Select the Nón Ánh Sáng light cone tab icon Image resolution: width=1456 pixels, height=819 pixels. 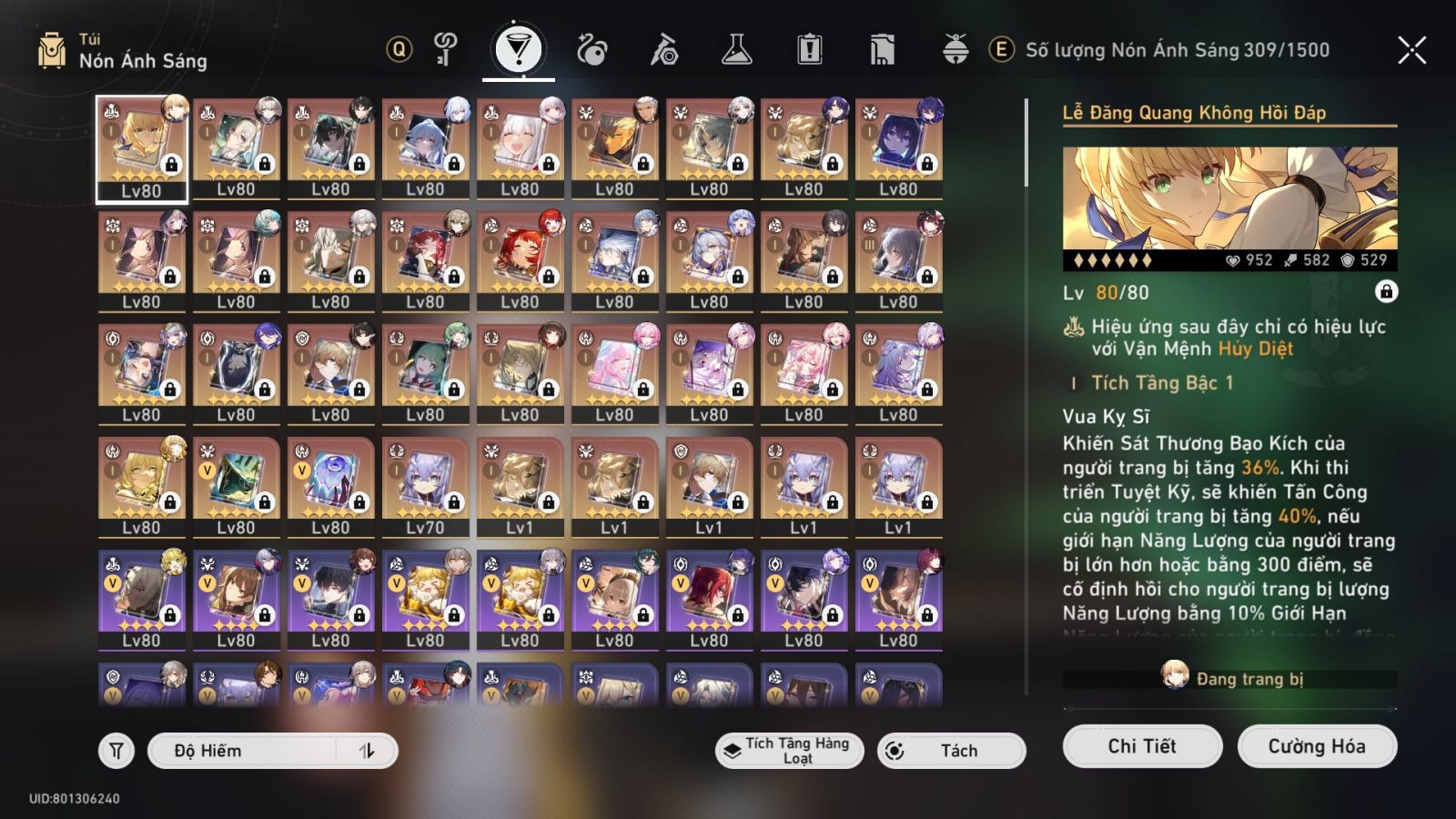519,52
